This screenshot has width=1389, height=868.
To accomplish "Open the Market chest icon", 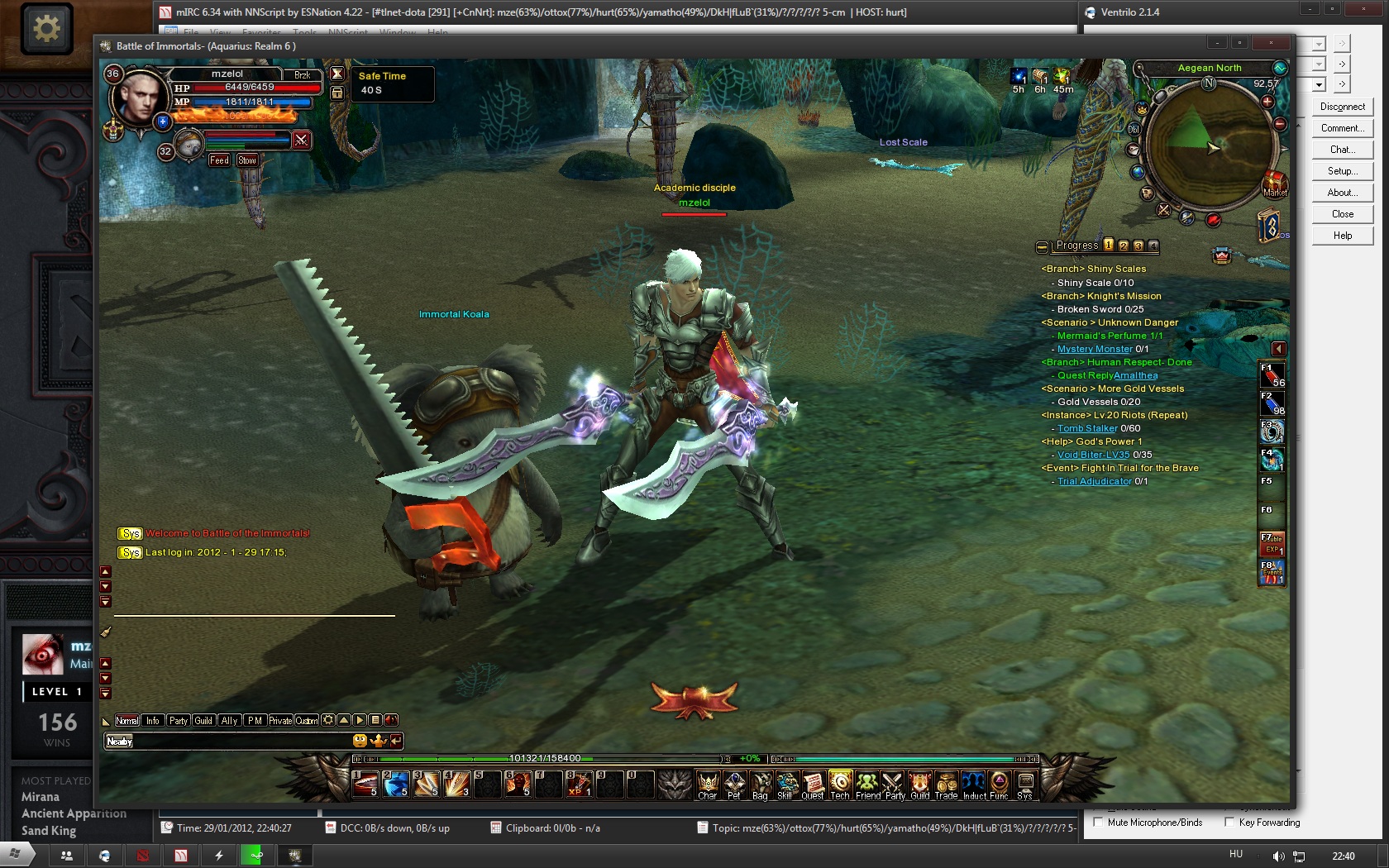I will coord(1274,183).
